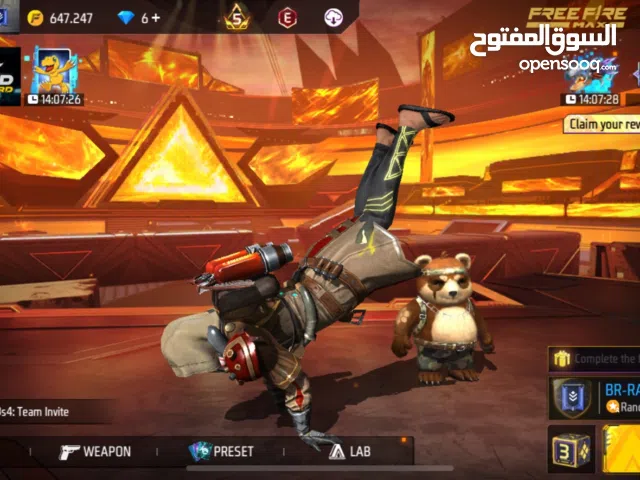This screenshot has height=480, width=640.
Task: Select the BR-Ranked mode panel
Action: point(597,398)
